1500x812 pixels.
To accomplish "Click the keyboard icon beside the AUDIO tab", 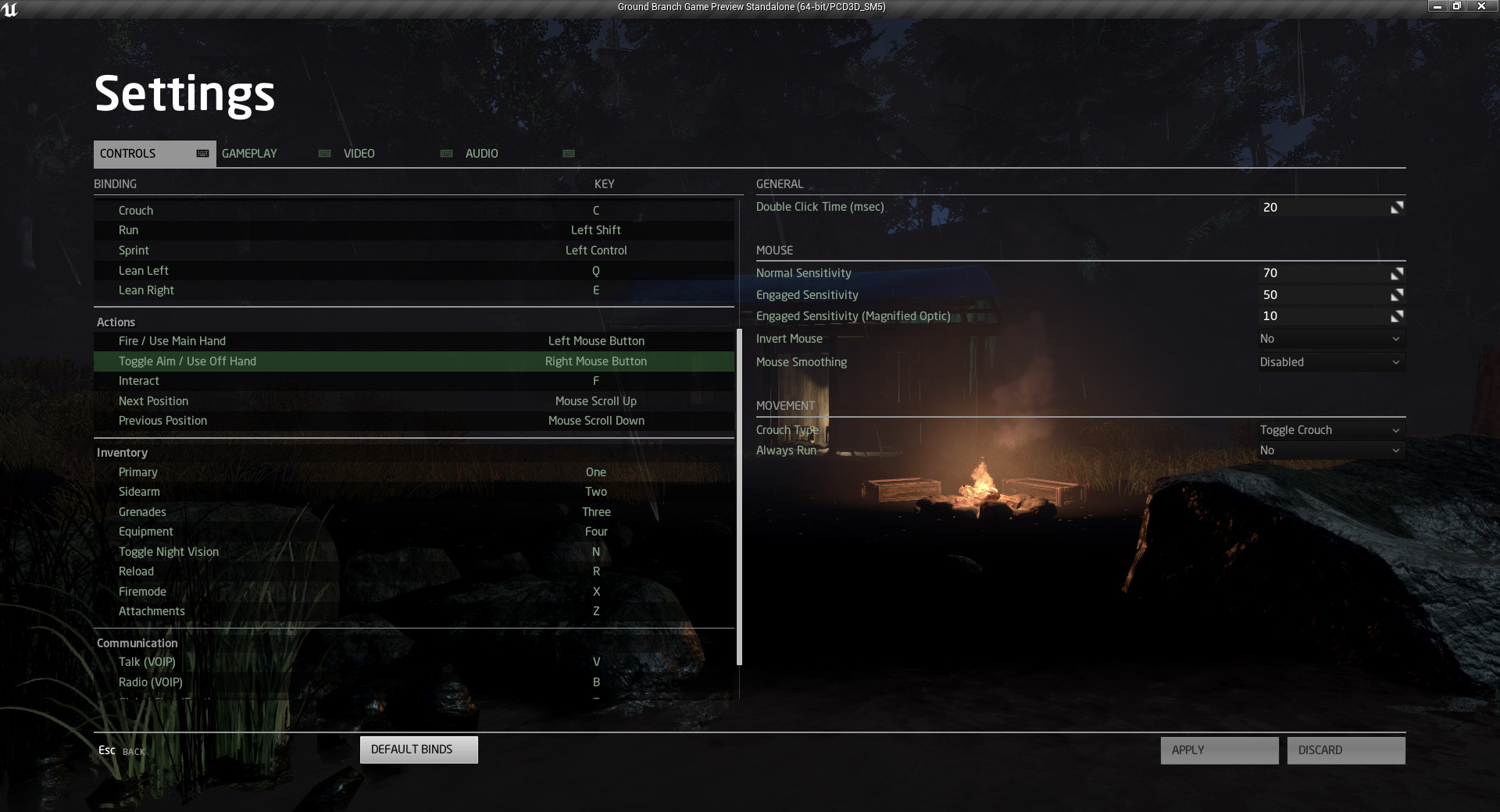I will click(570, 154).
